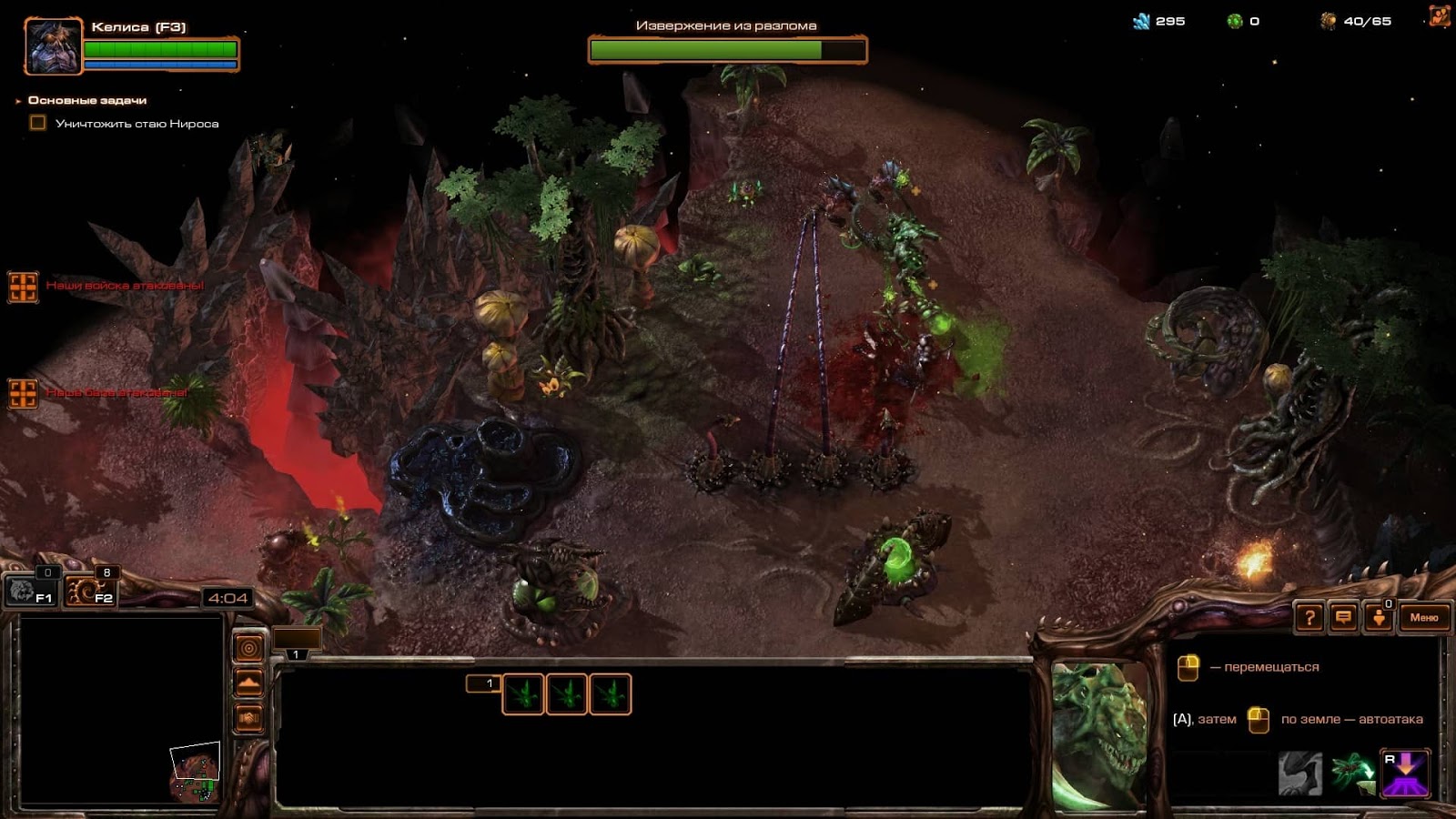Select control group 1 tab
Viewport: 1456px width, 819px height.
coord(297,642)
